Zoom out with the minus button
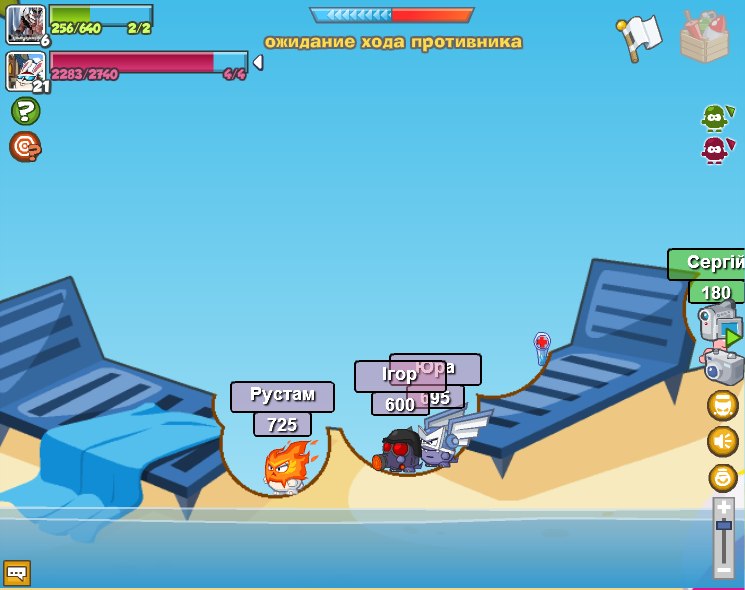 click(x=723, y=570)
